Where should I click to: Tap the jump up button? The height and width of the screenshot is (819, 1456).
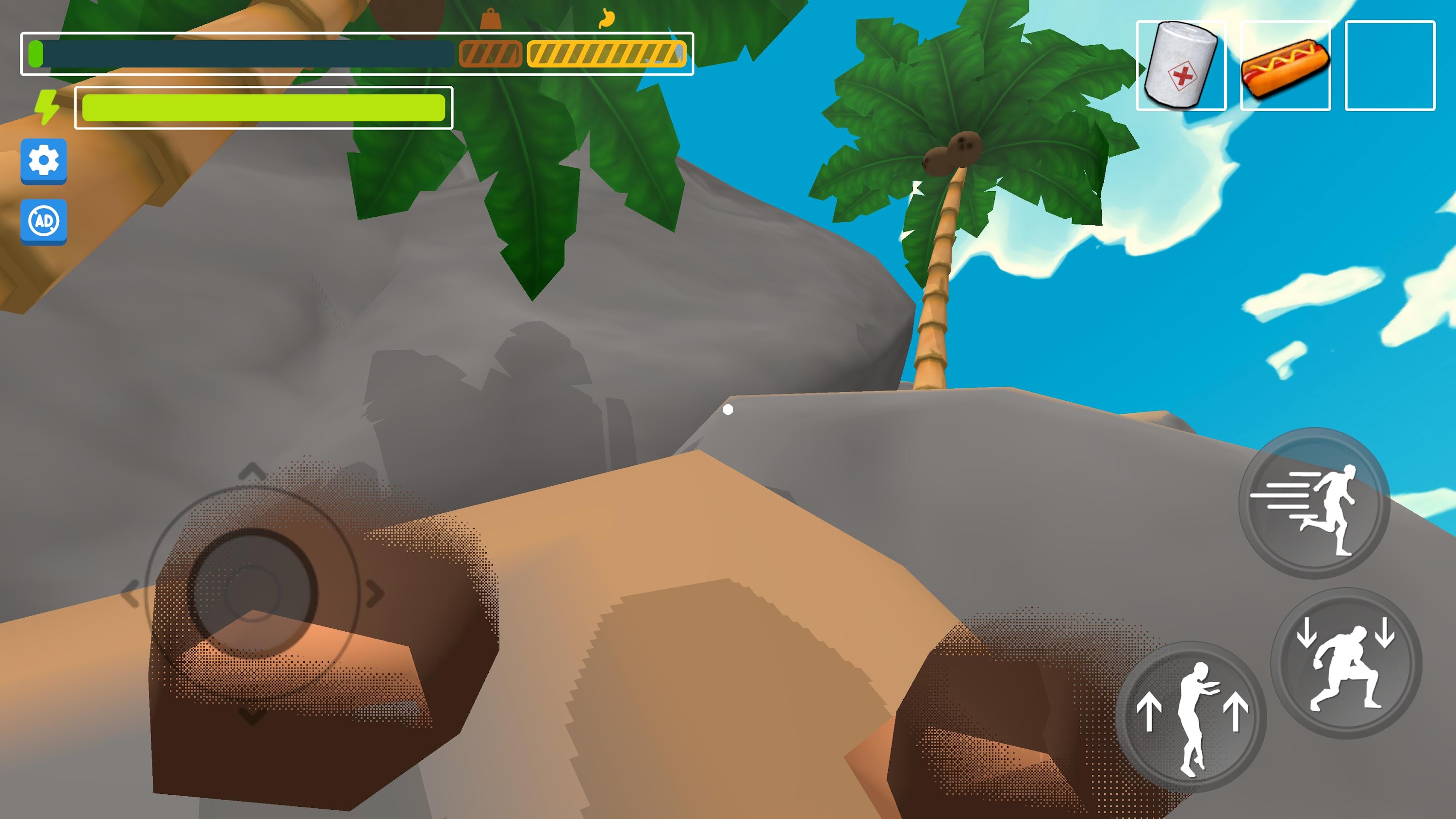point(1191,717)
